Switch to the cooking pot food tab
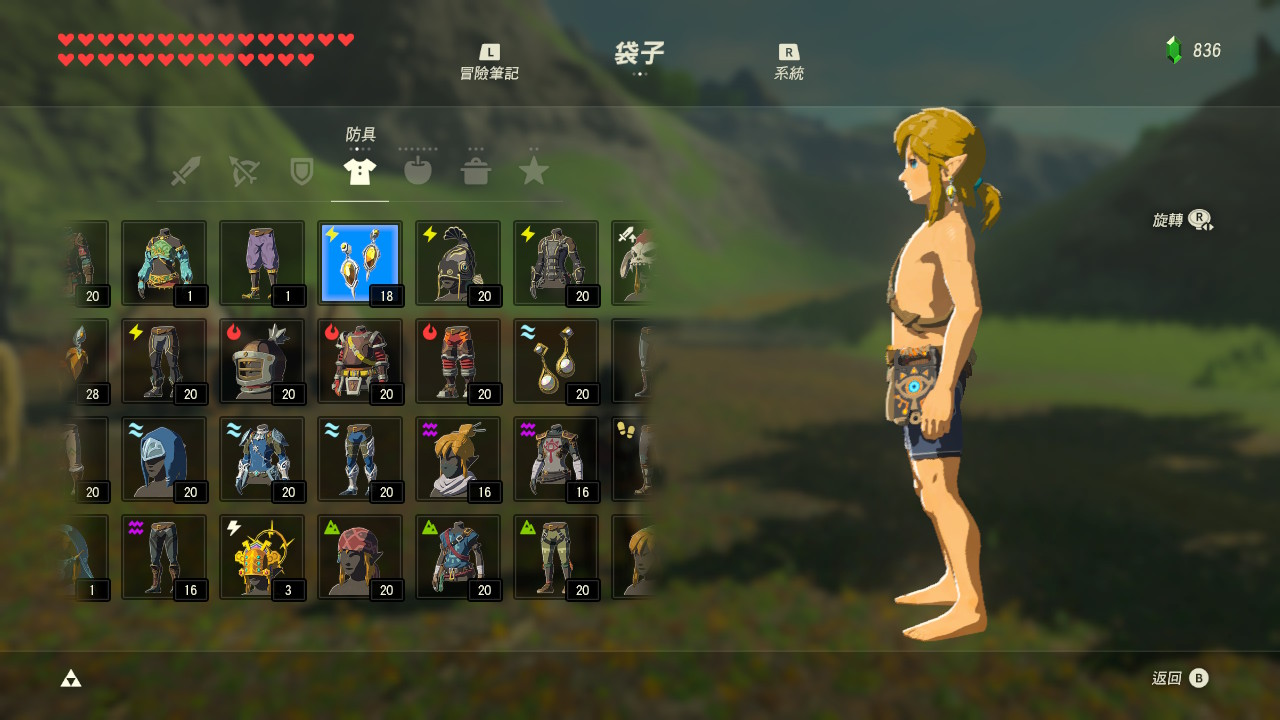The width and height of the screenshot is (1280, 720). 476,171
